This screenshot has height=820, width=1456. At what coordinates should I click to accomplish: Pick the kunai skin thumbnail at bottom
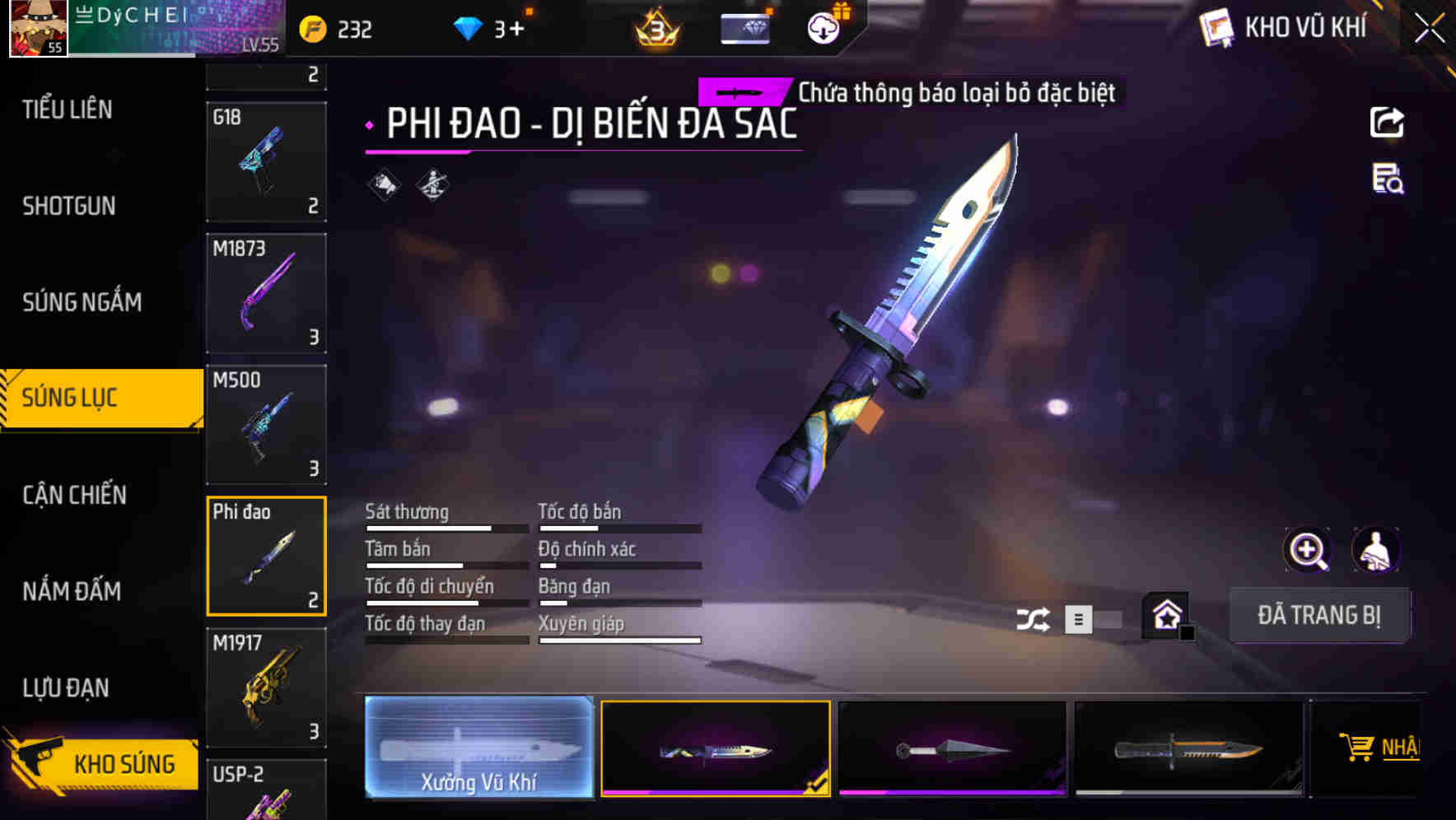tap(952, 747)
